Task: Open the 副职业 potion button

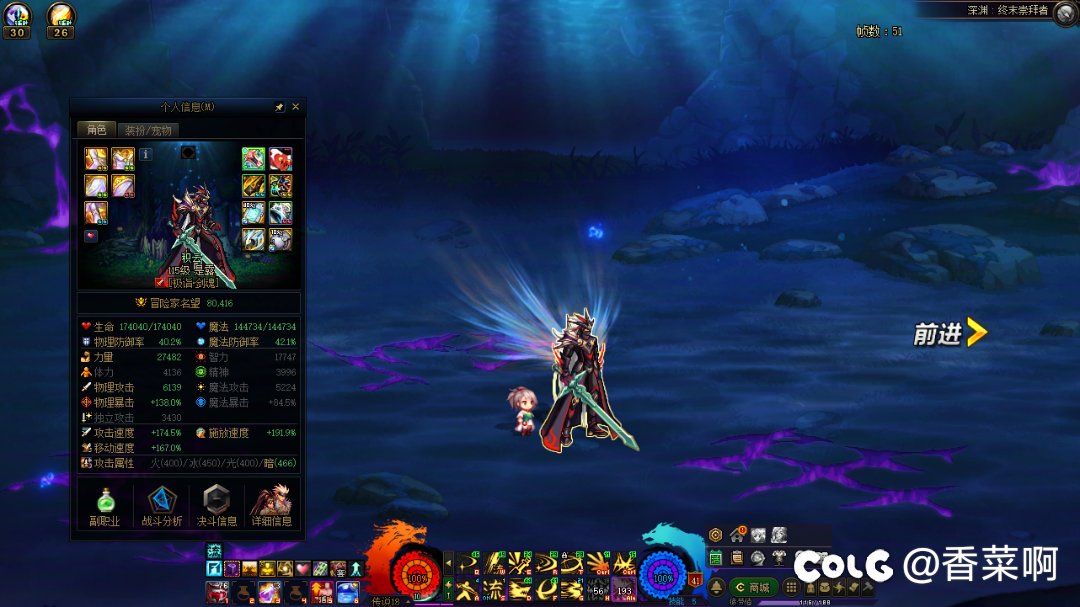Action: tap(105, 506)
